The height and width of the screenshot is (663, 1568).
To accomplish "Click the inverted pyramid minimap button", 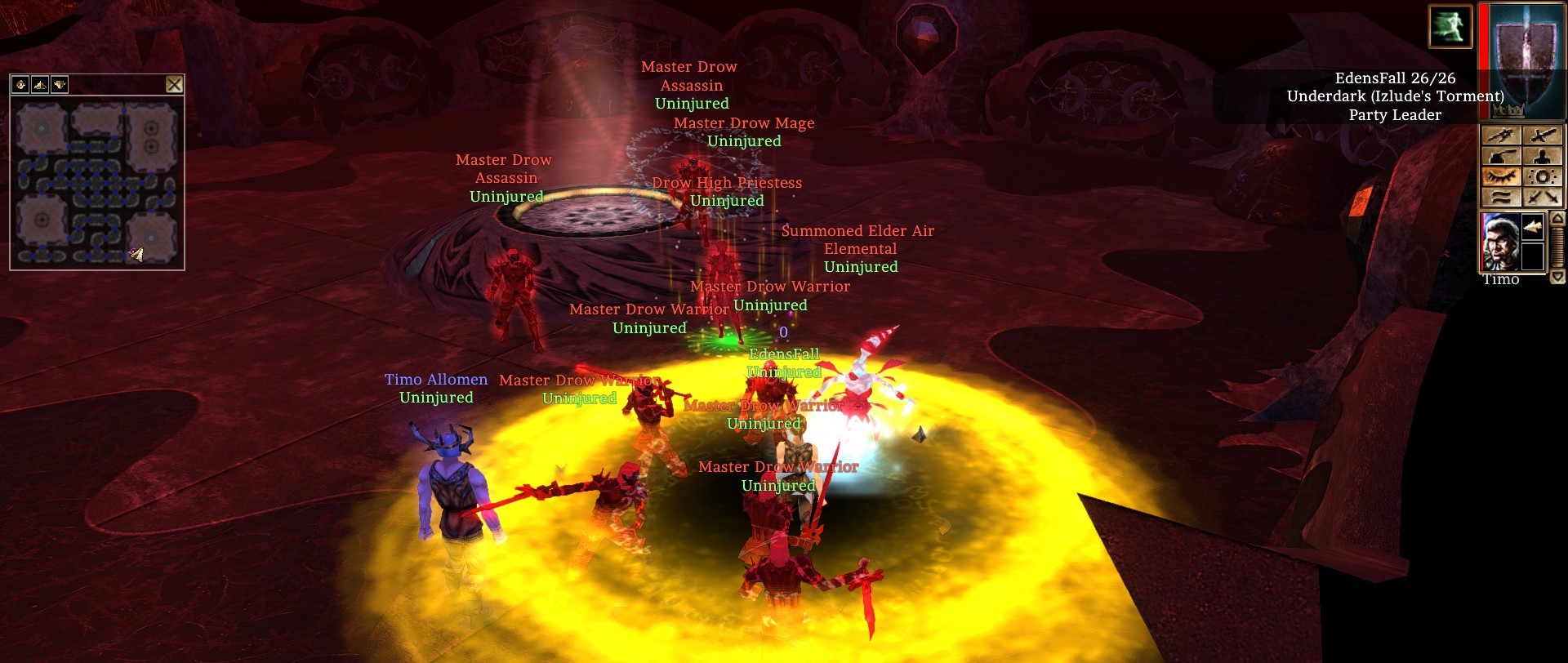I will pyautogui.click(x=60, y=84).
